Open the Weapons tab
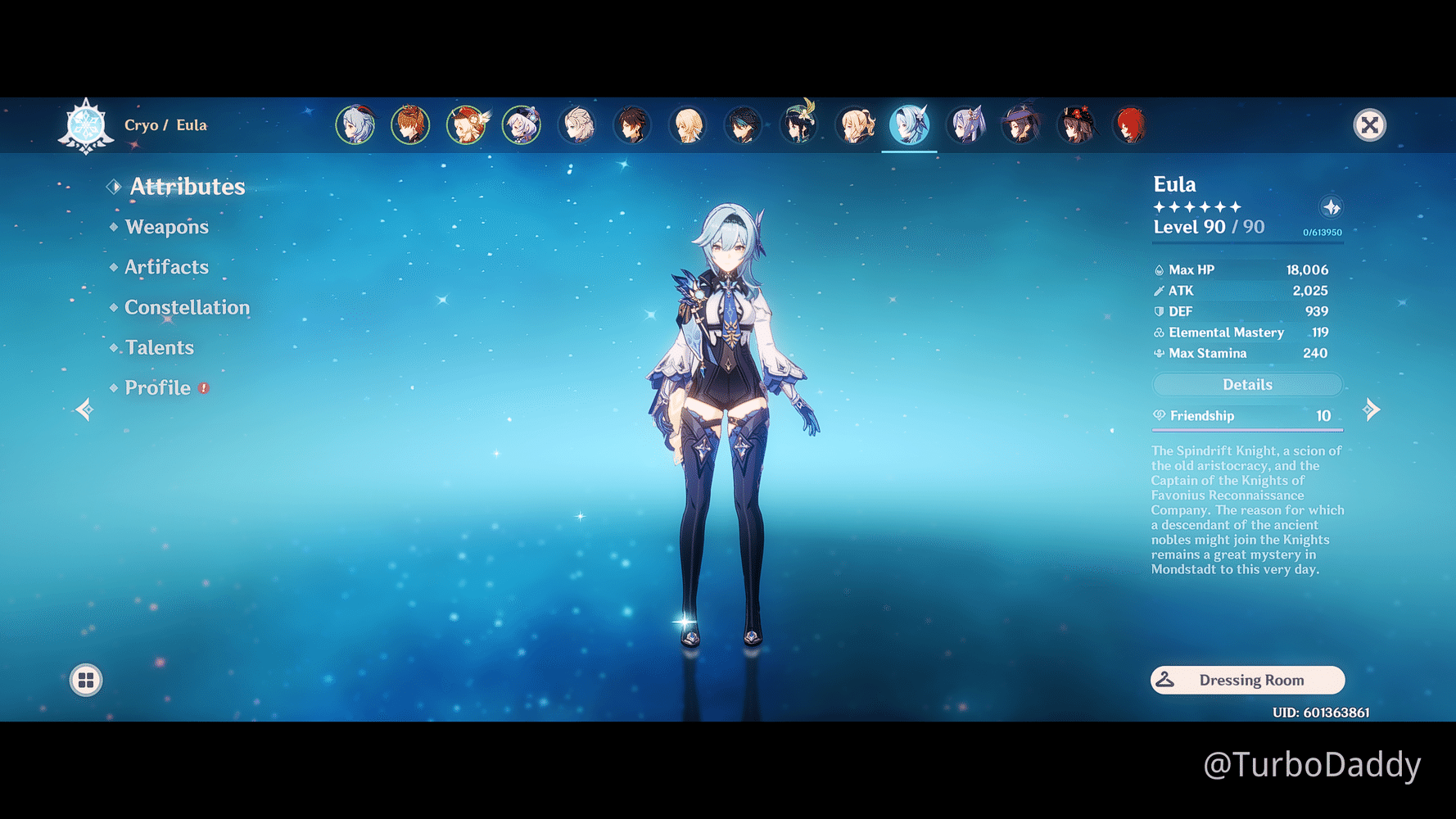This screenshot has height=819, width=1456. [x=166, y=227]
